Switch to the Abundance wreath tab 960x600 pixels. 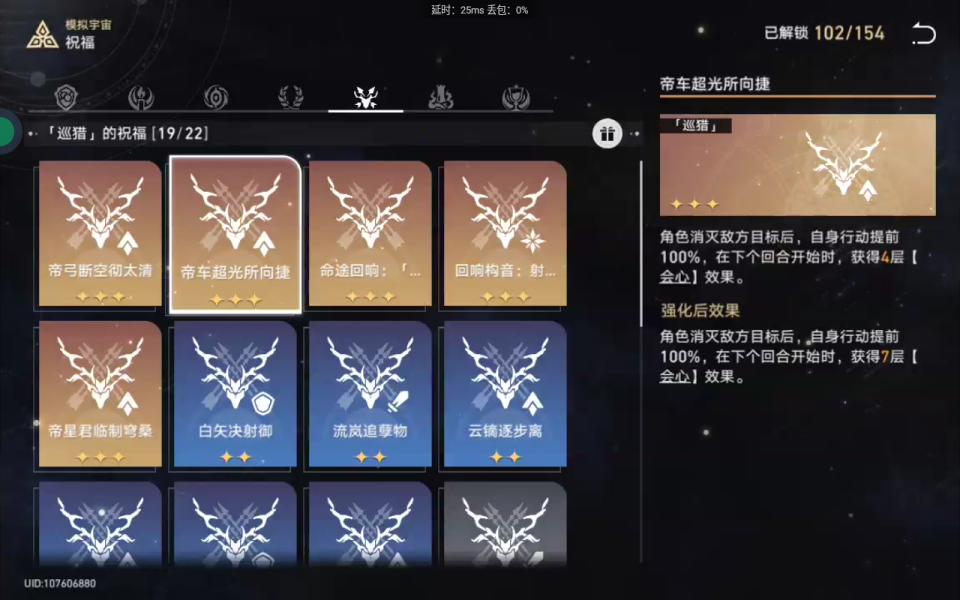(x=291, y=97)
